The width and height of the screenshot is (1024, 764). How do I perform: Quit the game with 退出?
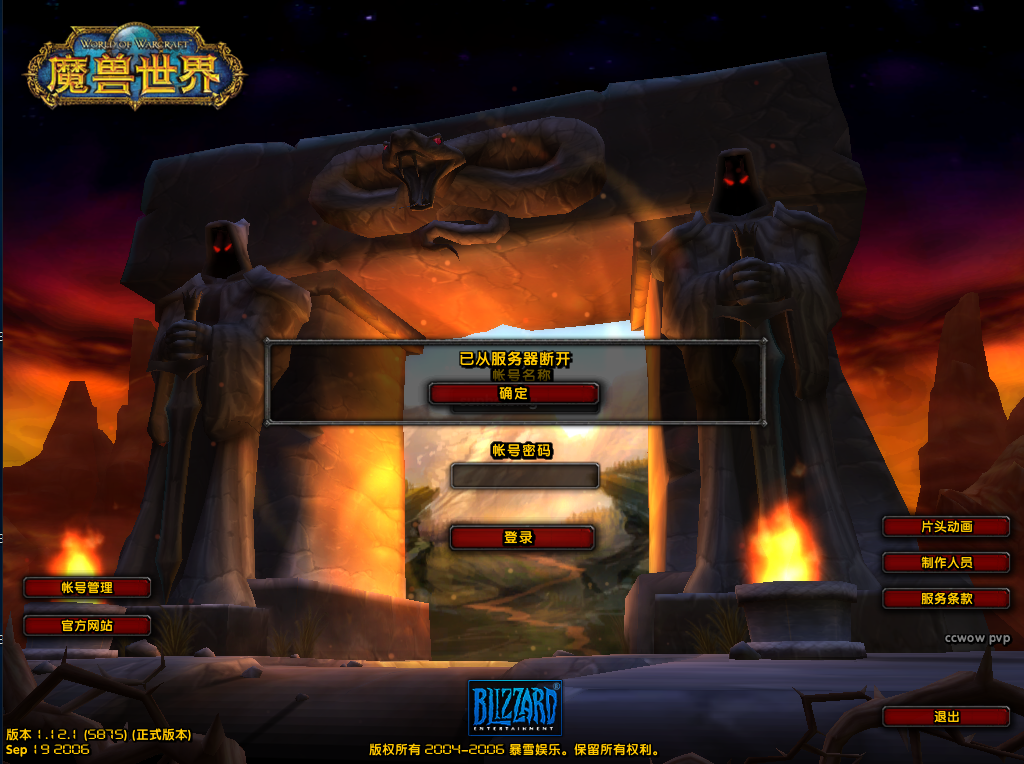coord(946,717)
